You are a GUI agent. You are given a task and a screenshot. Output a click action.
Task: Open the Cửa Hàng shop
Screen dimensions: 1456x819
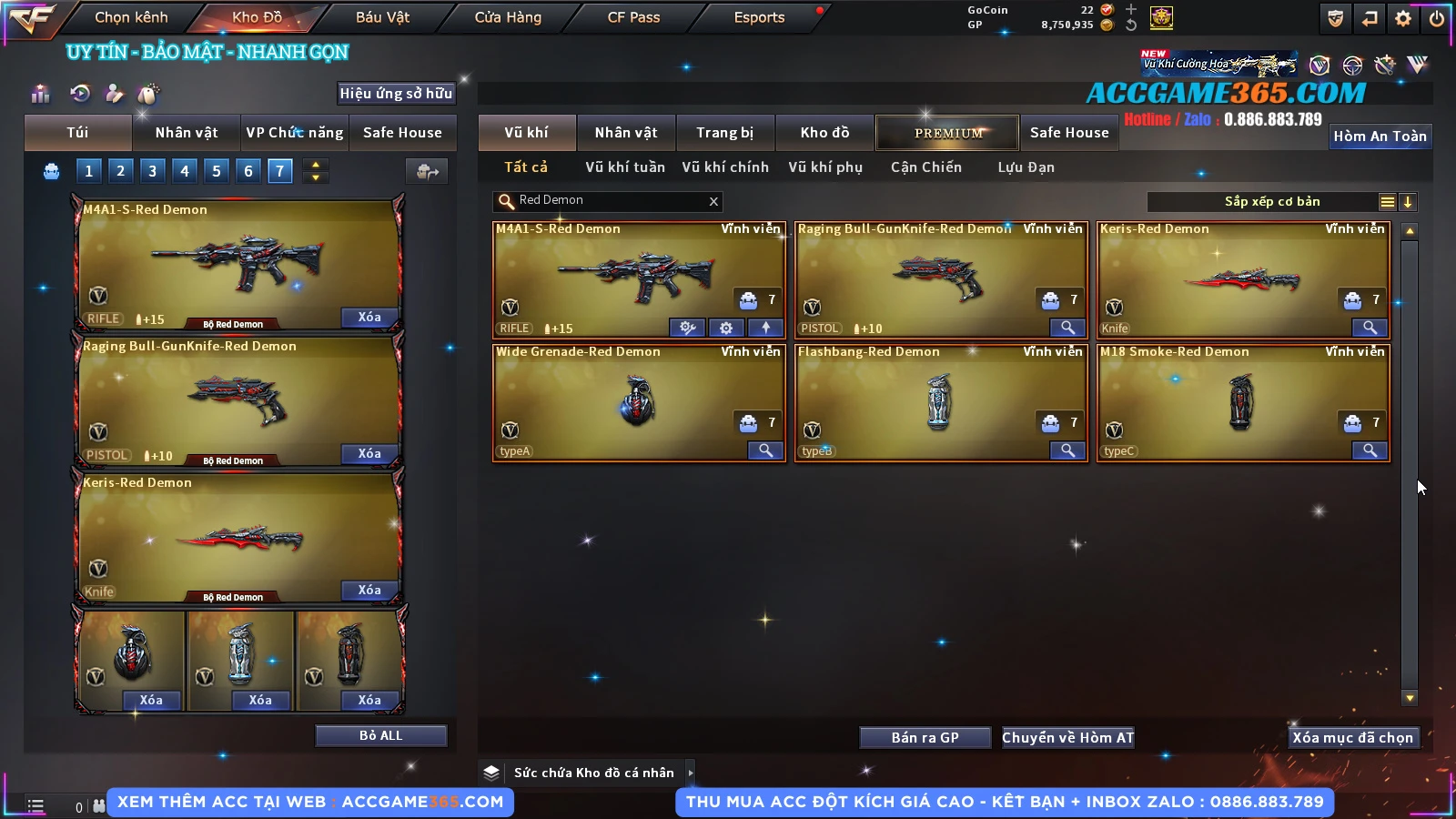click(x=508, y=17)
